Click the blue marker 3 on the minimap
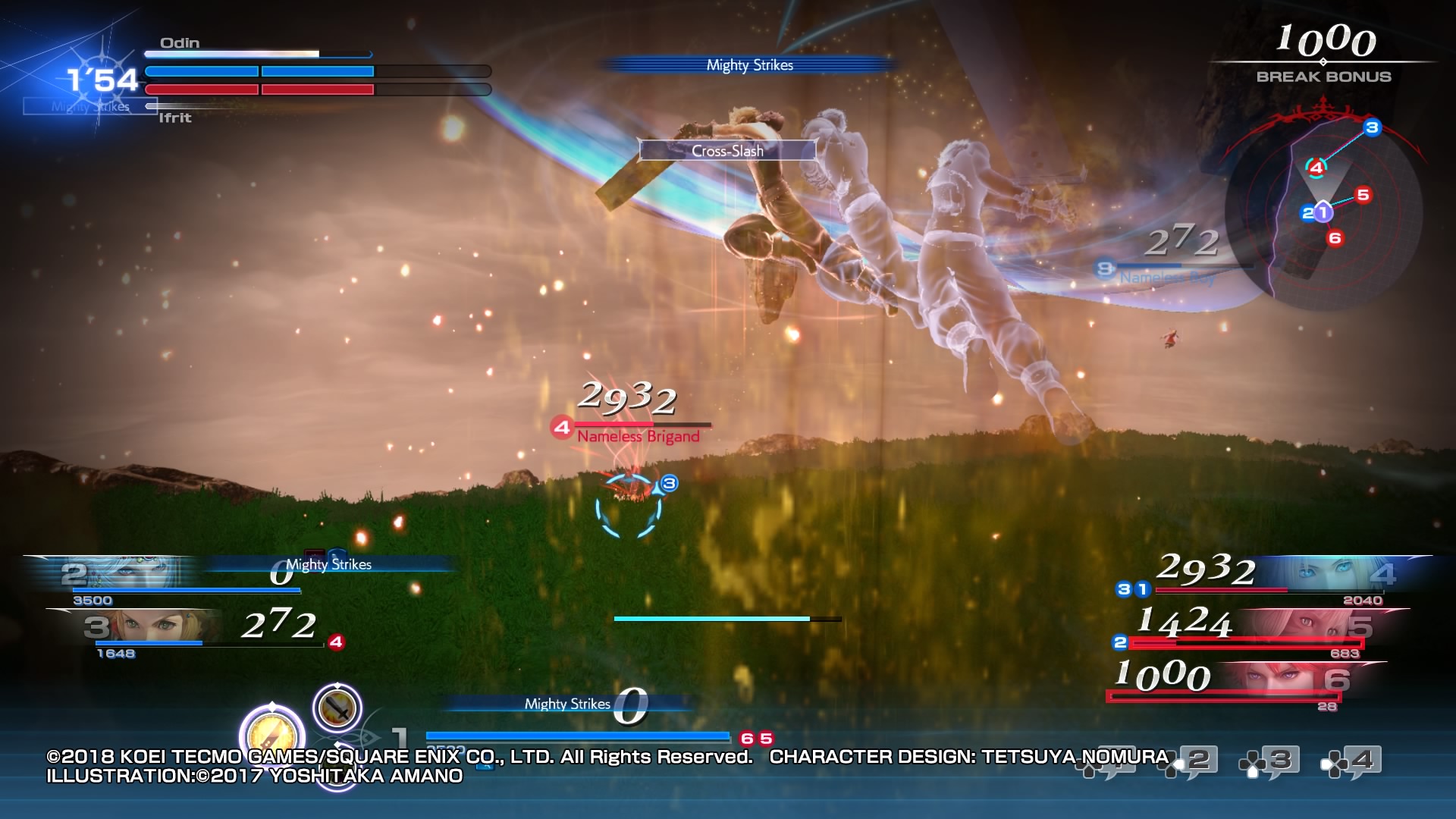Image resolution: width=1456 pixels, height=819 pixels. click(1372, 127)
